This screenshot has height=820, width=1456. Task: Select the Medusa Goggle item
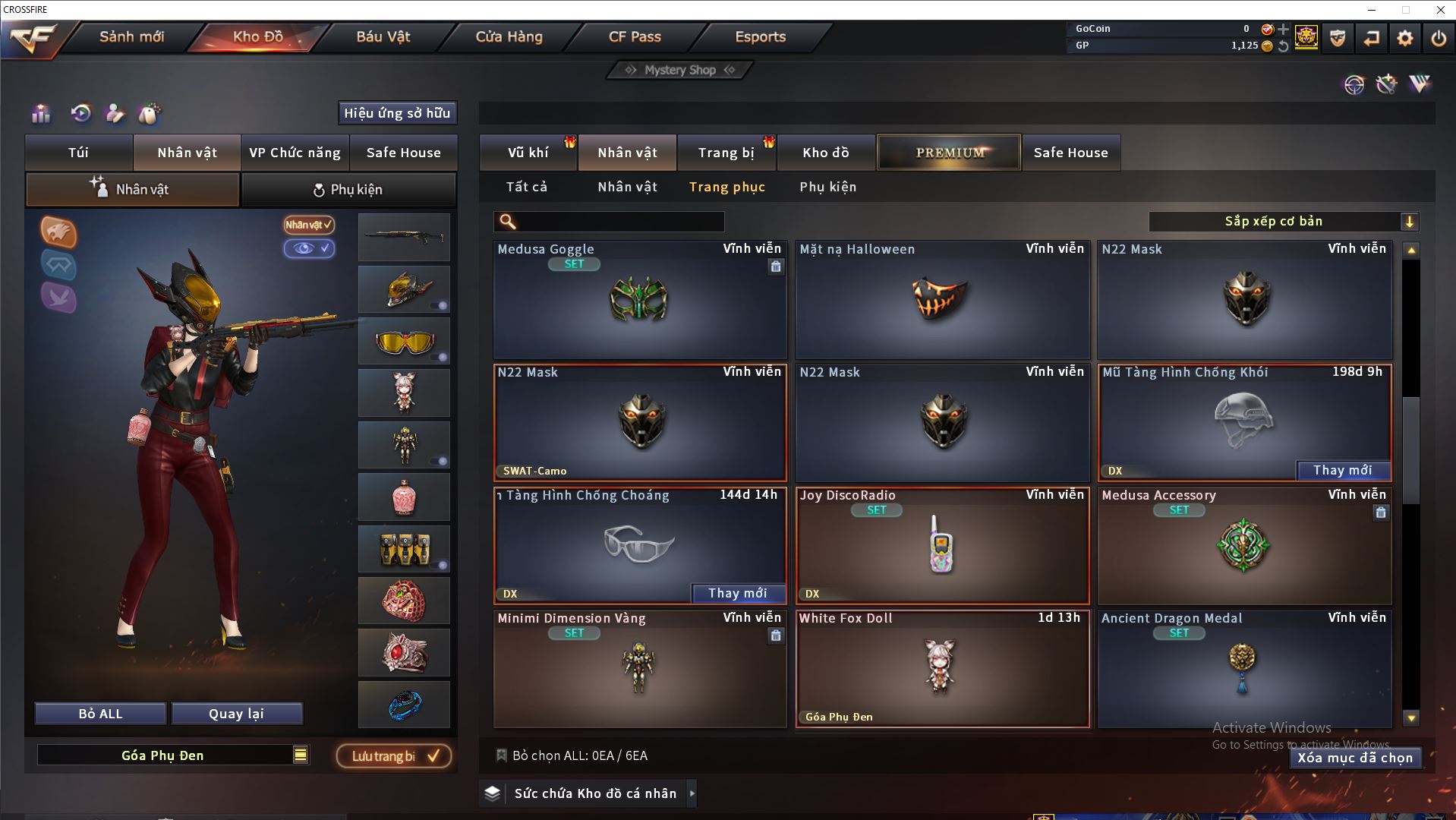point(639,301)
